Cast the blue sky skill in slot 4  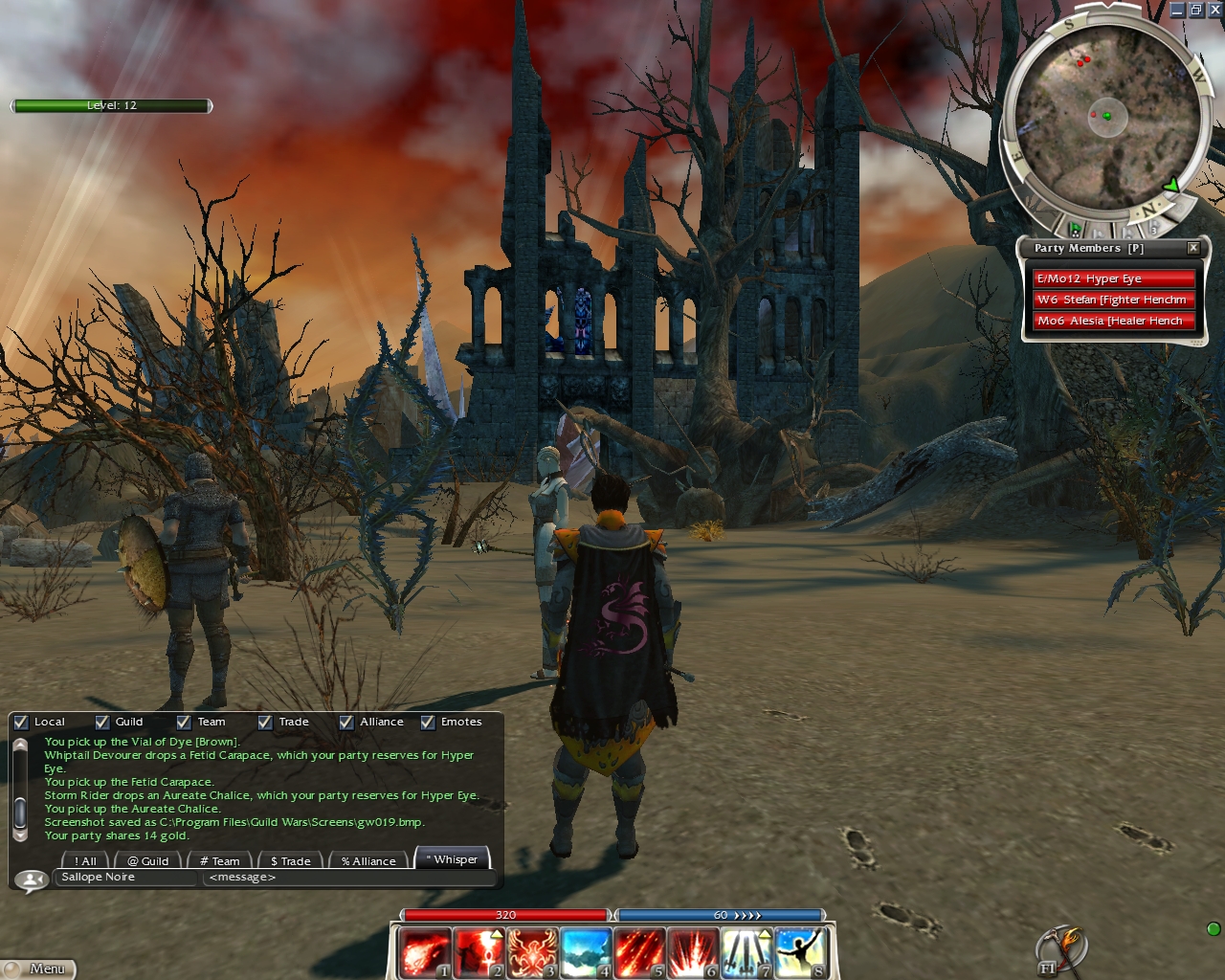coord(585,952)
